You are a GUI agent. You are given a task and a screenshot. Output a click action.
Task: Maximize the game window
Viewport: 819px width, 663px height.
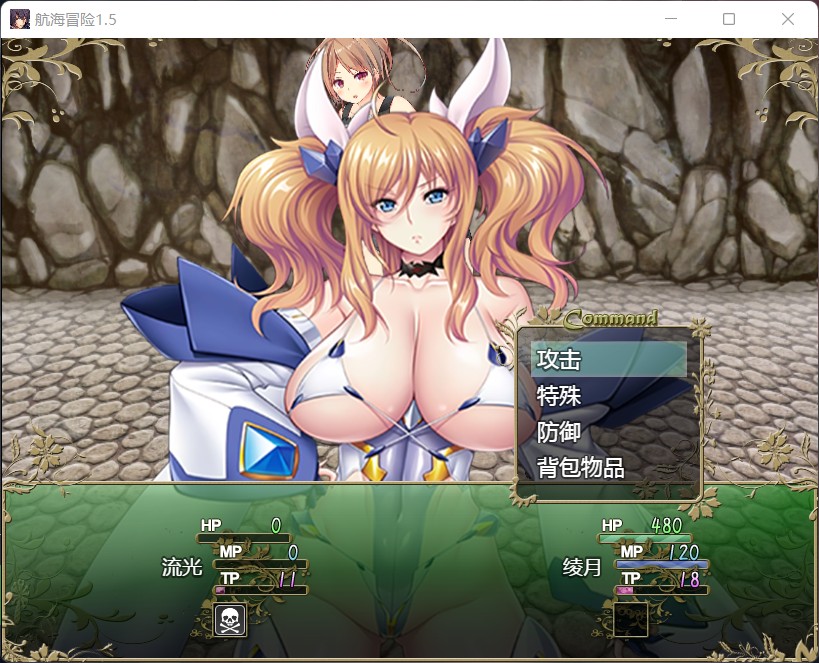(x=729, y=19)
